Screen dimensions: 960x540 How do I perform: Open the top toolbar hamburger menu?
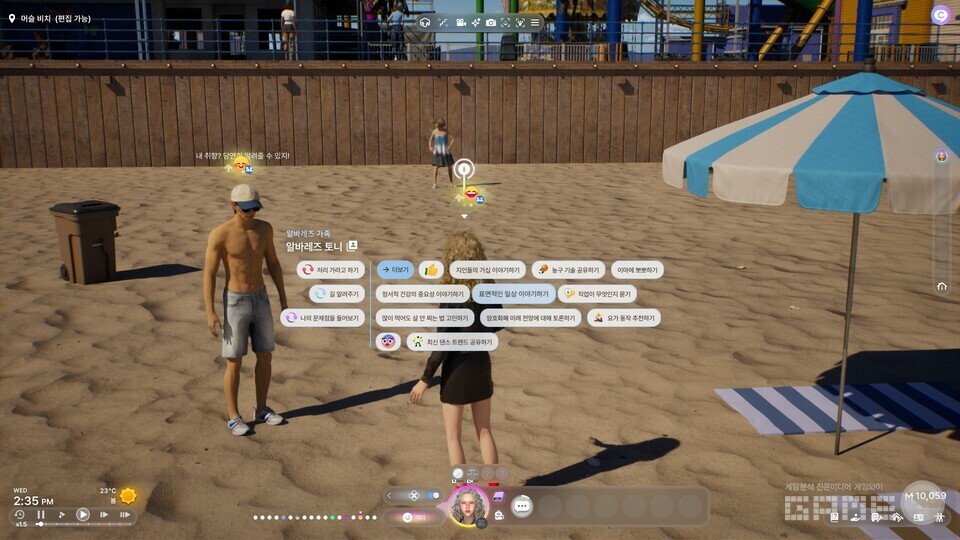coord(535,22)
